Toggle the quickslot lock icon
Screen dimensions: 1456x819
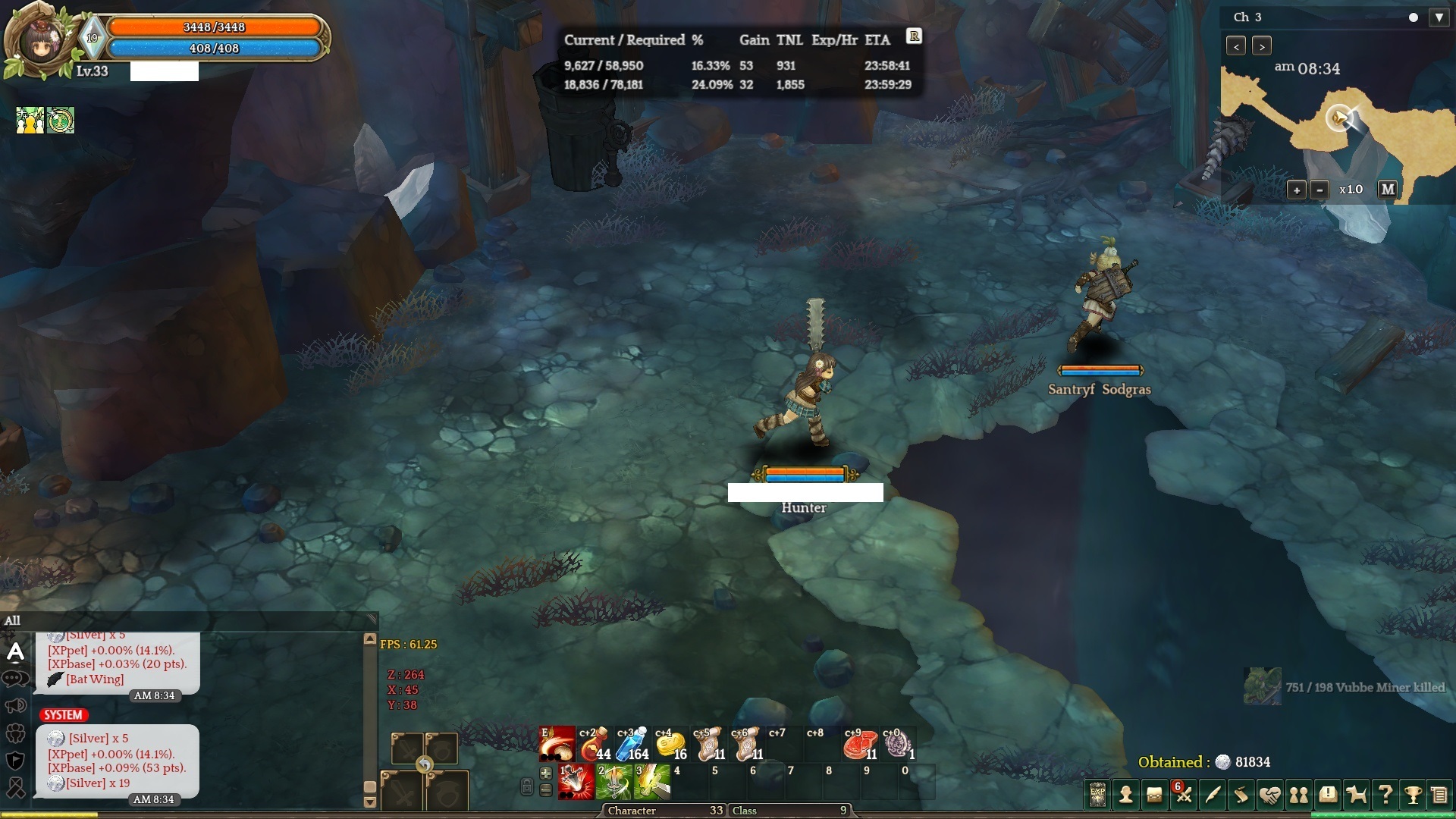coord(527,786)
